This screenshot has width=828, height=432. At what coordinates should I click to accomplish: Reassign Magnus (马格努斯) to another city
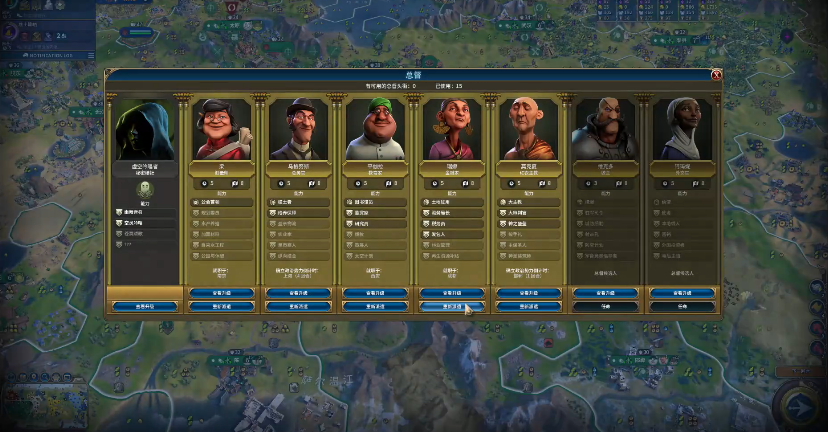pos(297,306)
